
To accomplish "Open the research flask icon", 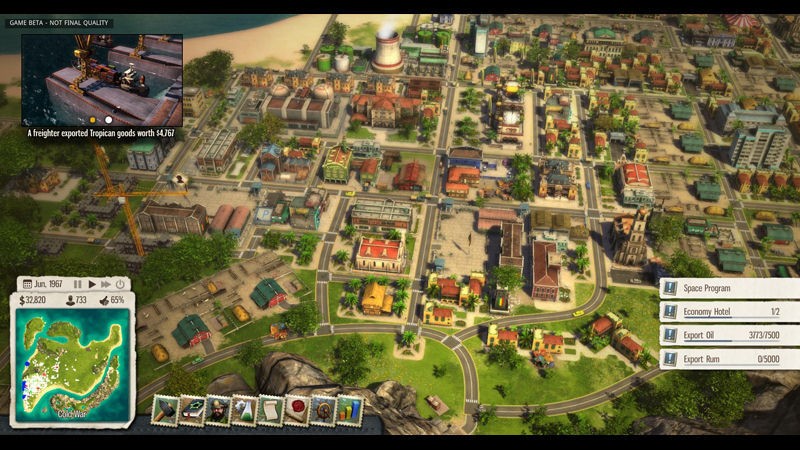I will click(x=244, y=409).
